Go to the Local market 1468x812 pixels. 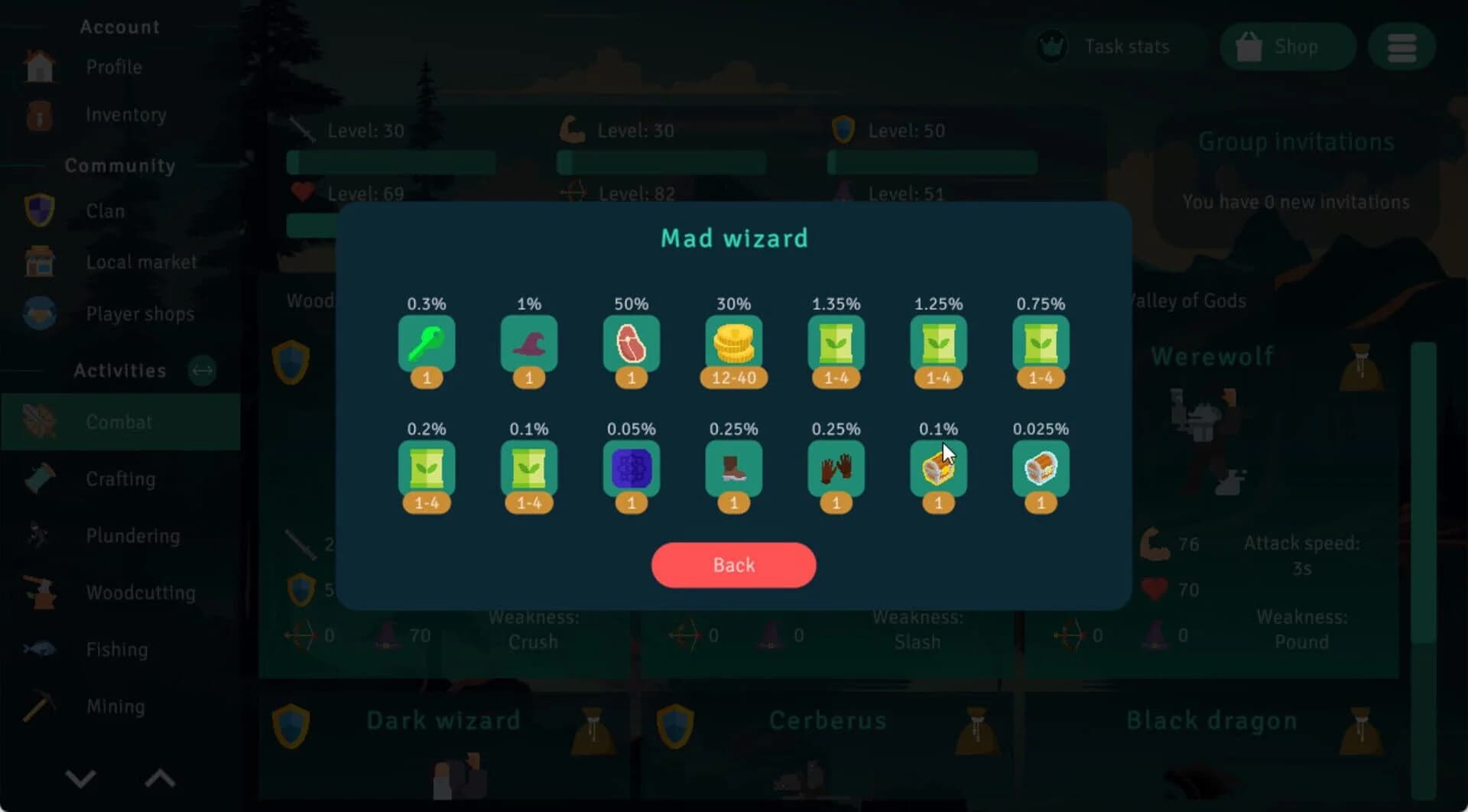pyautogui.click(x=141, y=261)
